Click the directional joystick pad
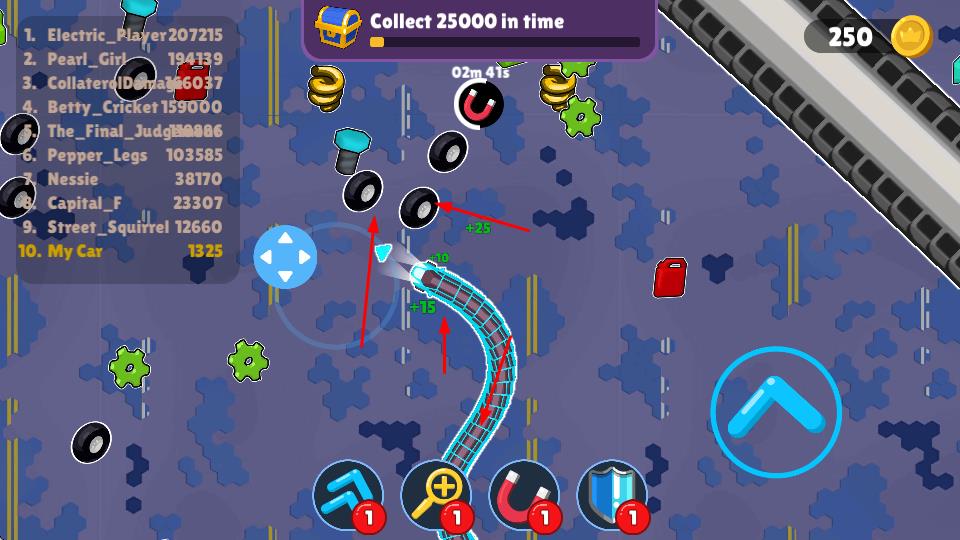The height and width of the screenshot is (540, 960). (285, 257)
